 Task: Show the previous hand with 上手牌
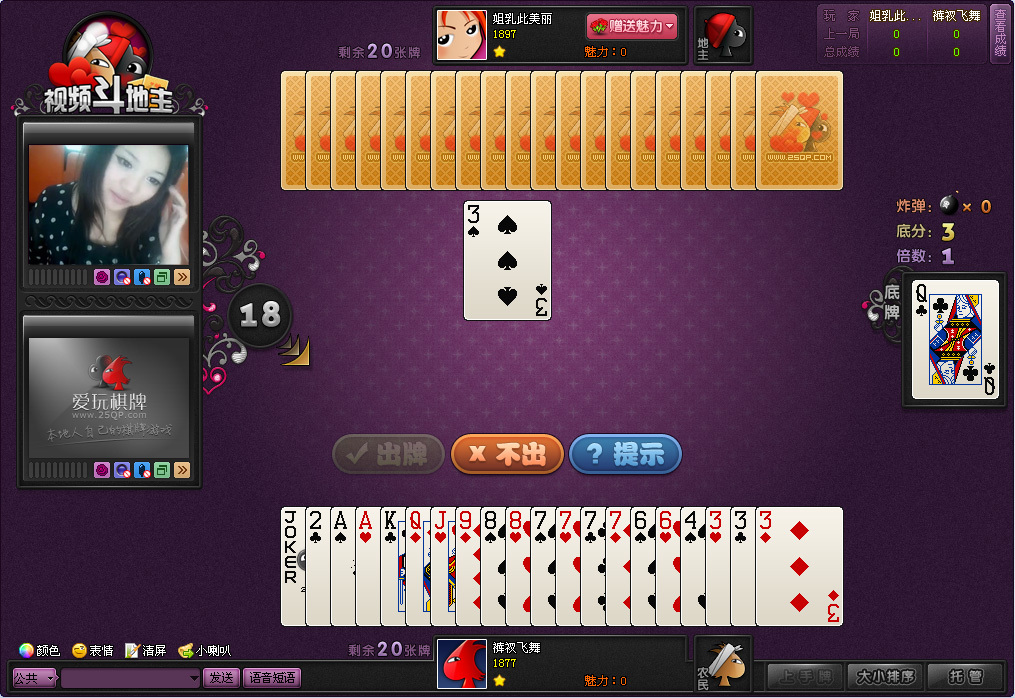pyautogui.click(x=806, y=677)
